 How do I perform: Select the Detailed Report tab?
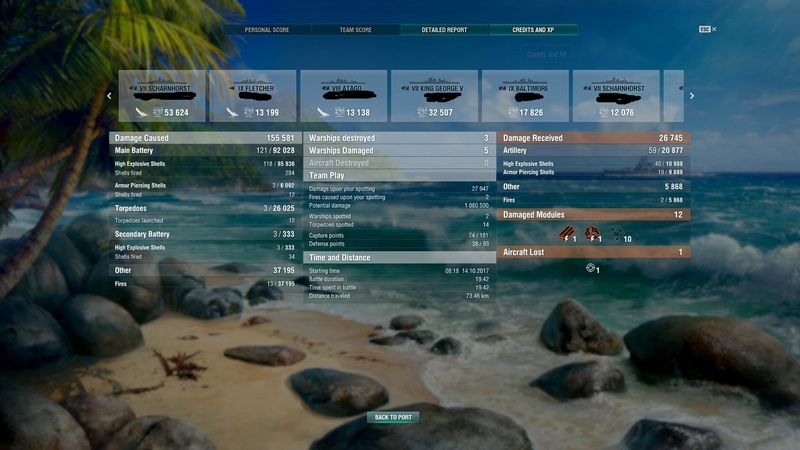pos(444,30)
